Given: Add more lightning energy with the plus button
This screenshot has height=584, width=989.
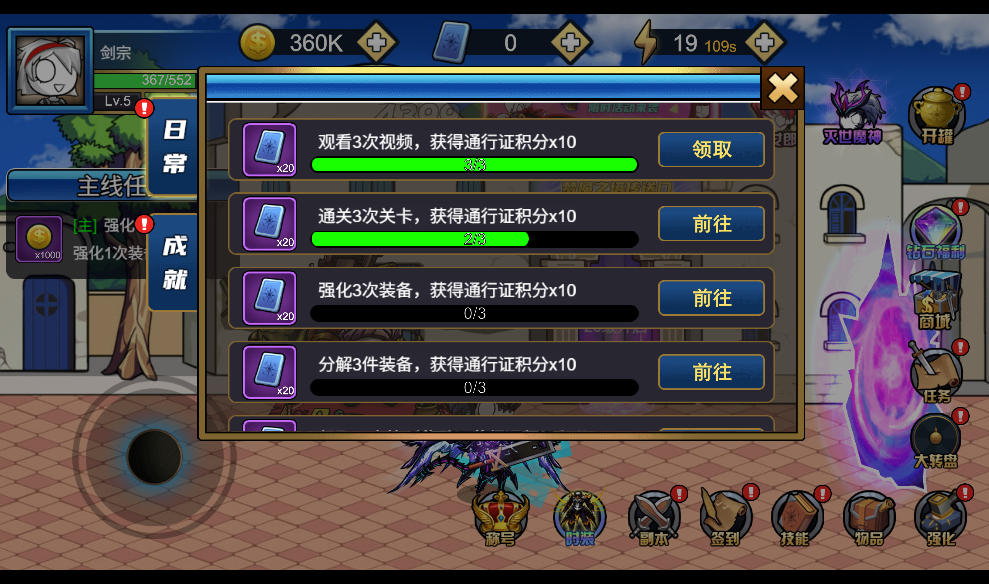Looking at the screenshot, I should click(x=764, y=43).
